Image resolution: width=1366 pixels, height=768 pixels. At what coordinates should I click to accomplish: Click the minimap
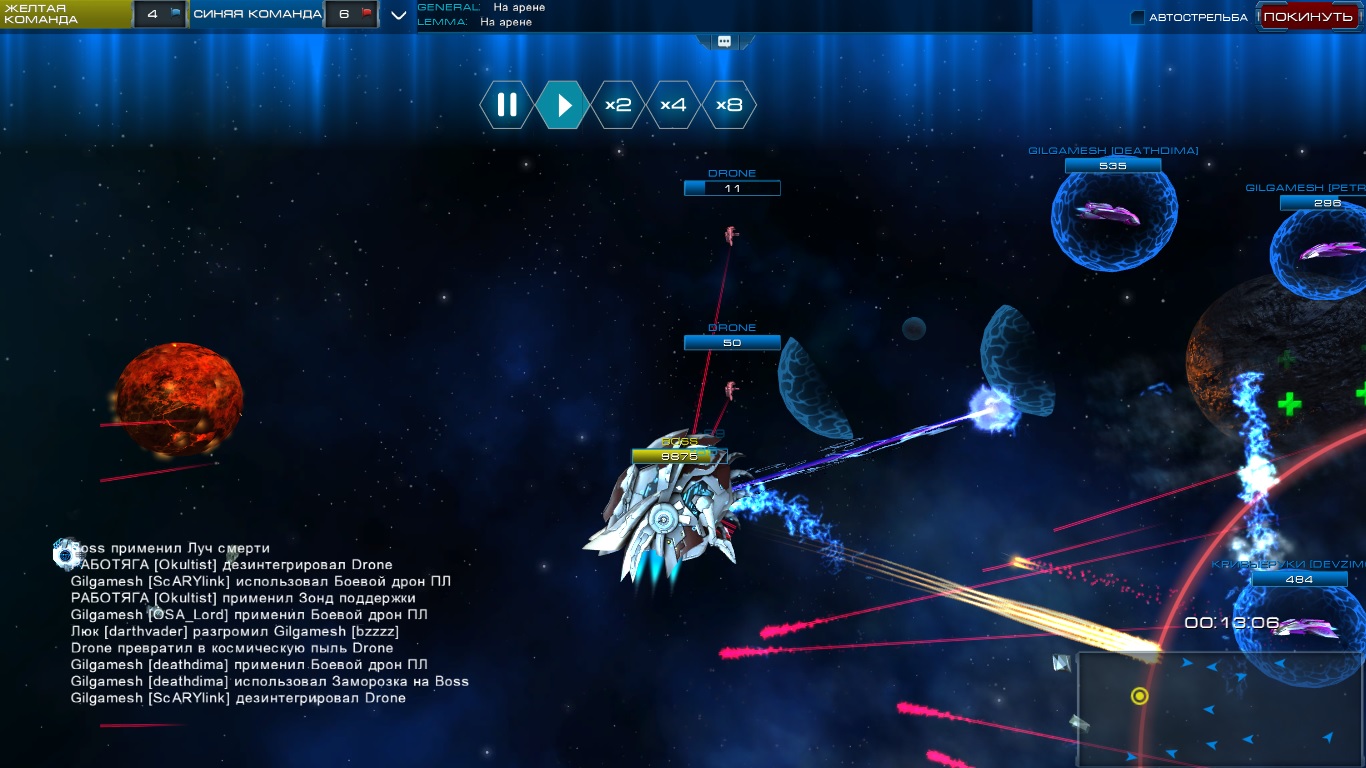point(1220,710)
